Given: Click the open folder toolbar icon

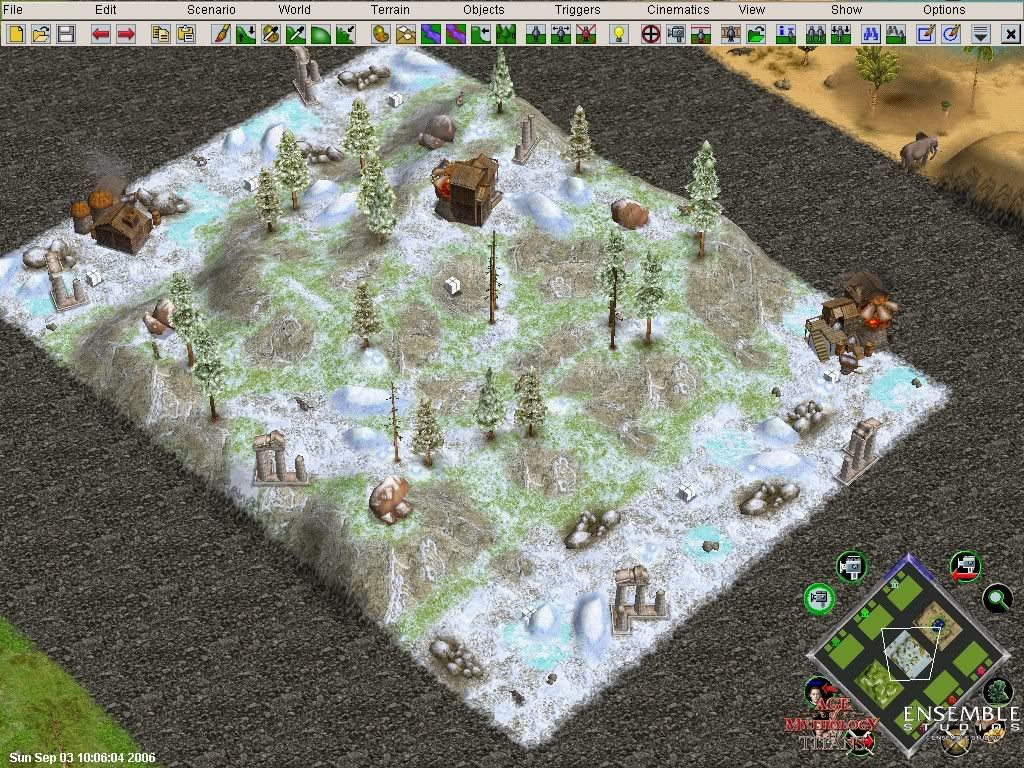Looking at the screenshot, I should pos(41,34).
